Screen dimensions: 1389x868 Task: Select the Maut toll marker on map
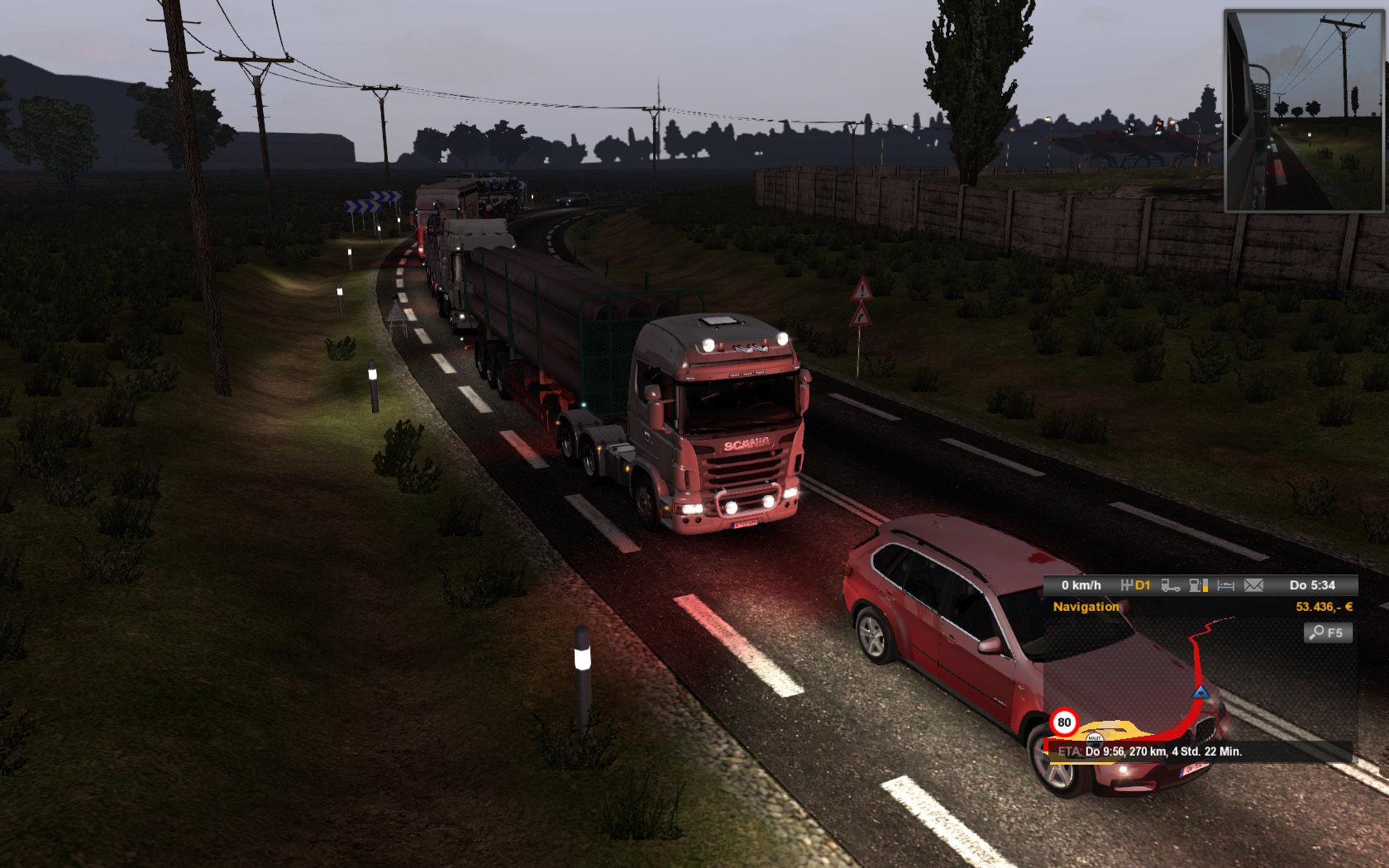(x=1095, y=737)
